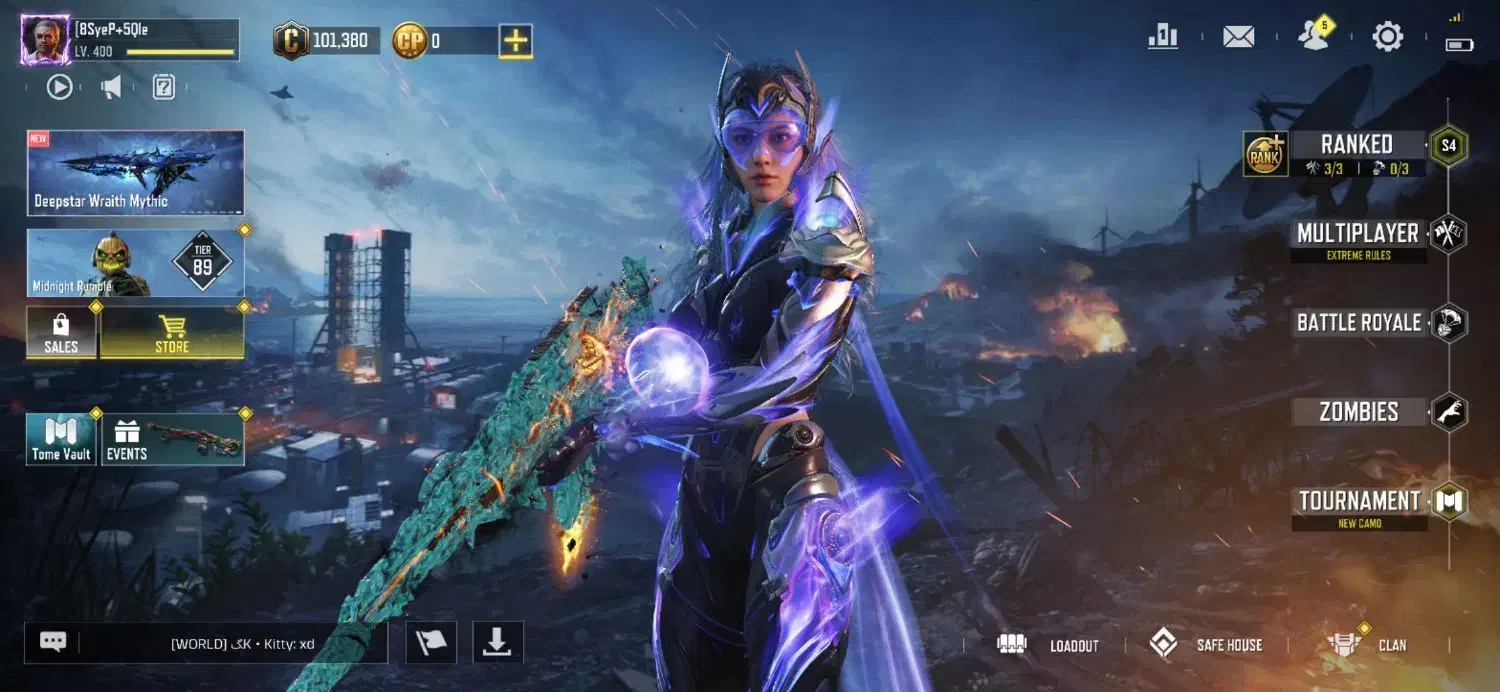Open the leaderboard bar chart icon
The width and height of the screenshot is (1500, 692).
(x=1163, y=37)
